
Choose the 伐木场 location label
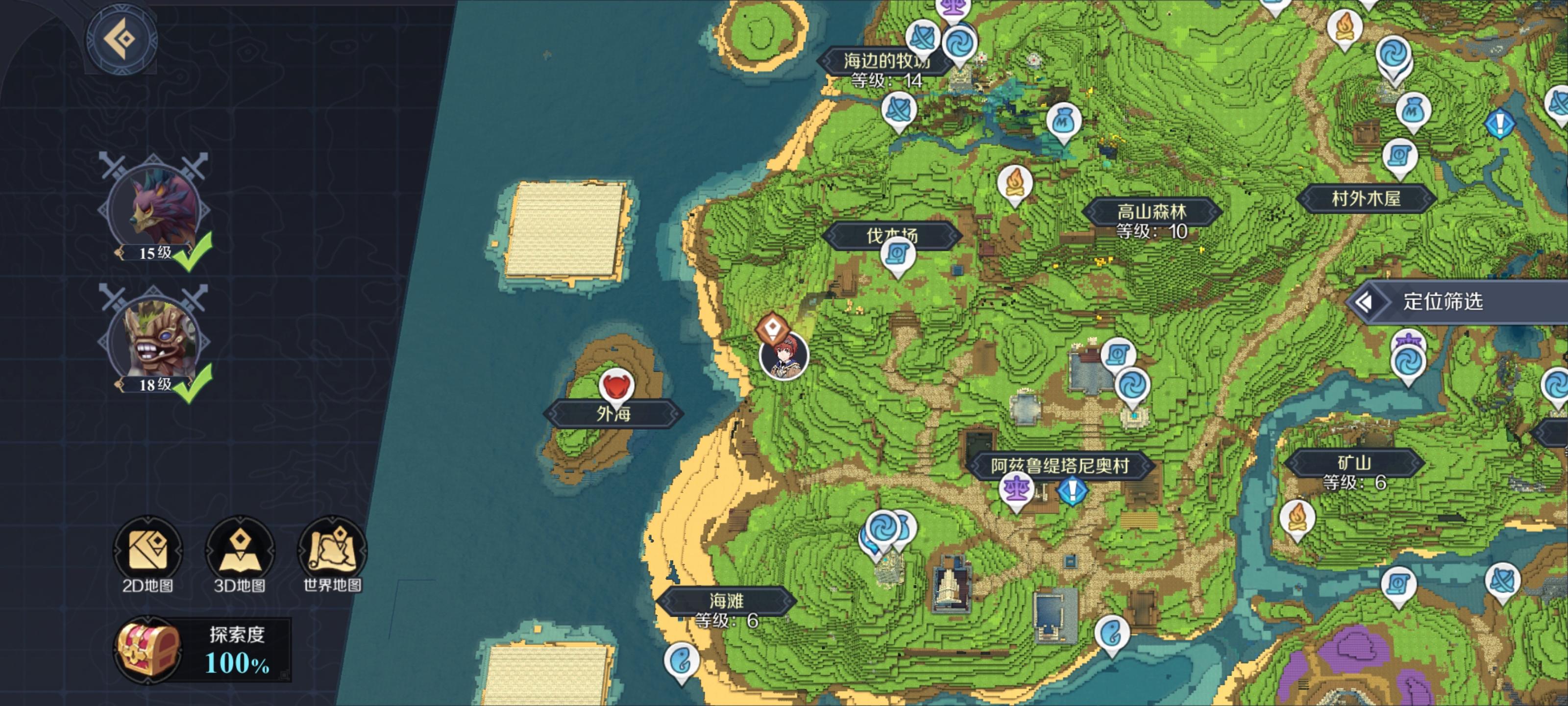pyautogui.click(x=892, y=236)
